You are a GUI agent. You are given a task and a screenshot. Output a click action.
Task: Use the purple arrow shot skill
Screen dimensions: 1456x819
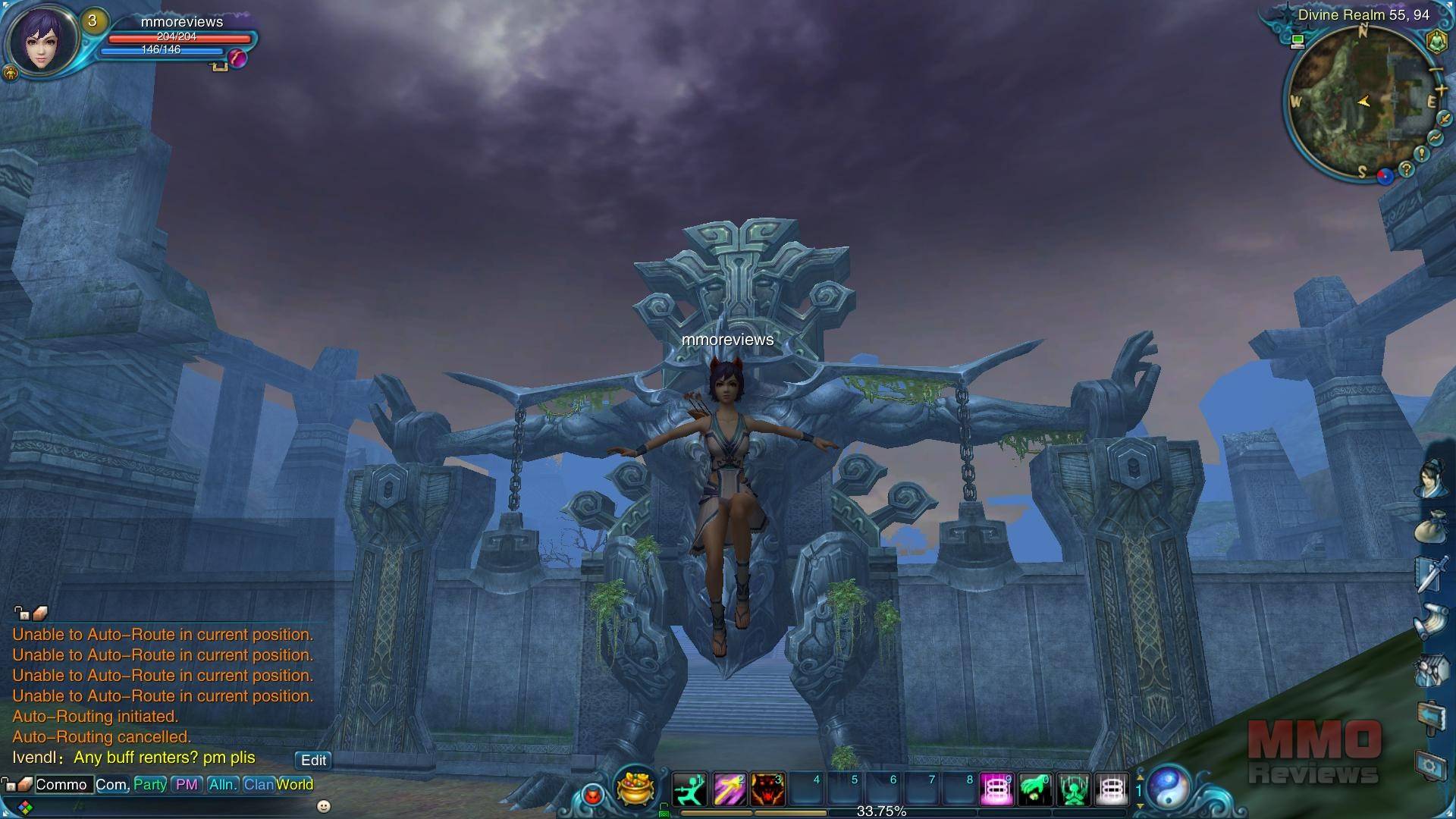tap(729, 789)
